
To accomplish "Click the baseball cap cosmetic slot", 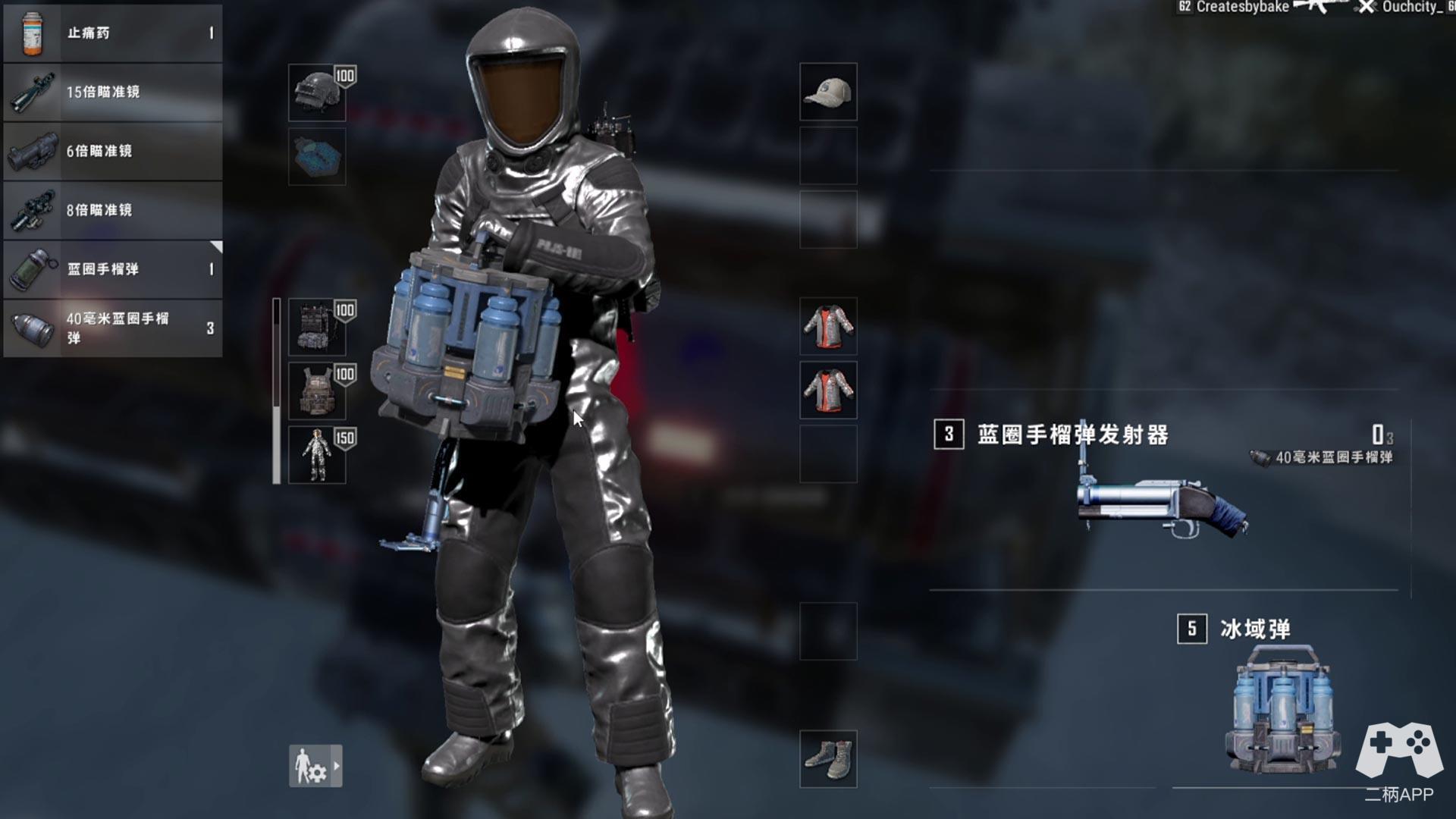I will tap(828, 92).
